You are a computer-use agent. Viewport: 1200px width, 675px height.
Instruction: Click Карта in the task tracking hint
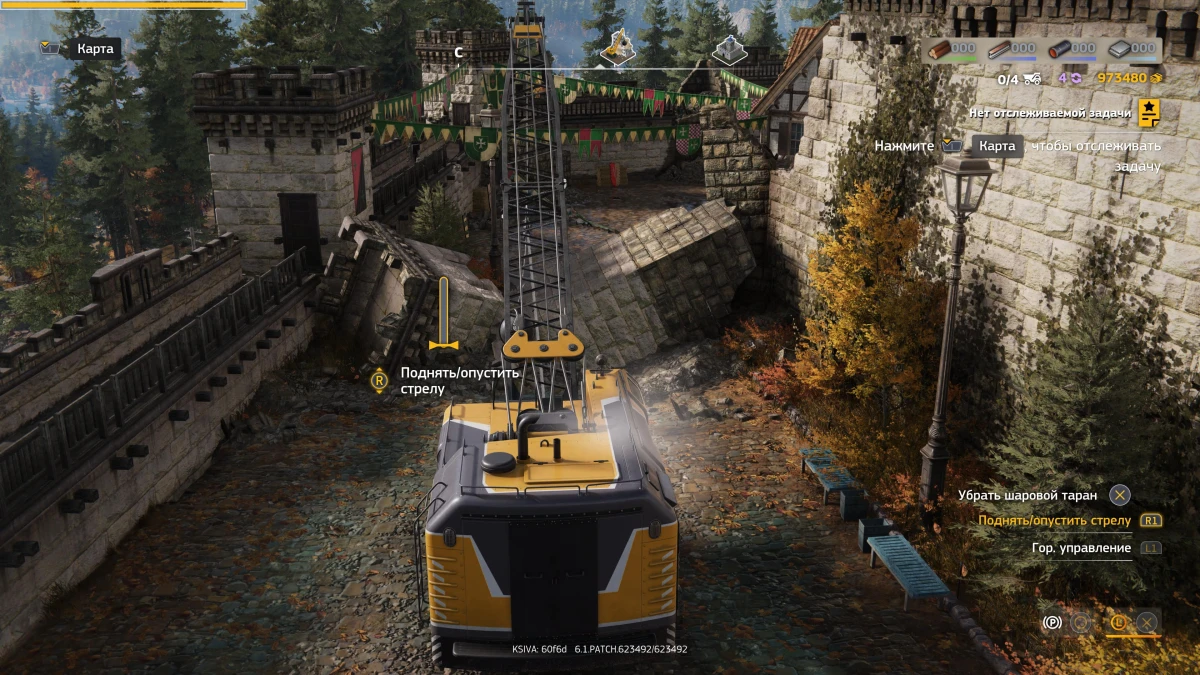[x=996, y=146]
